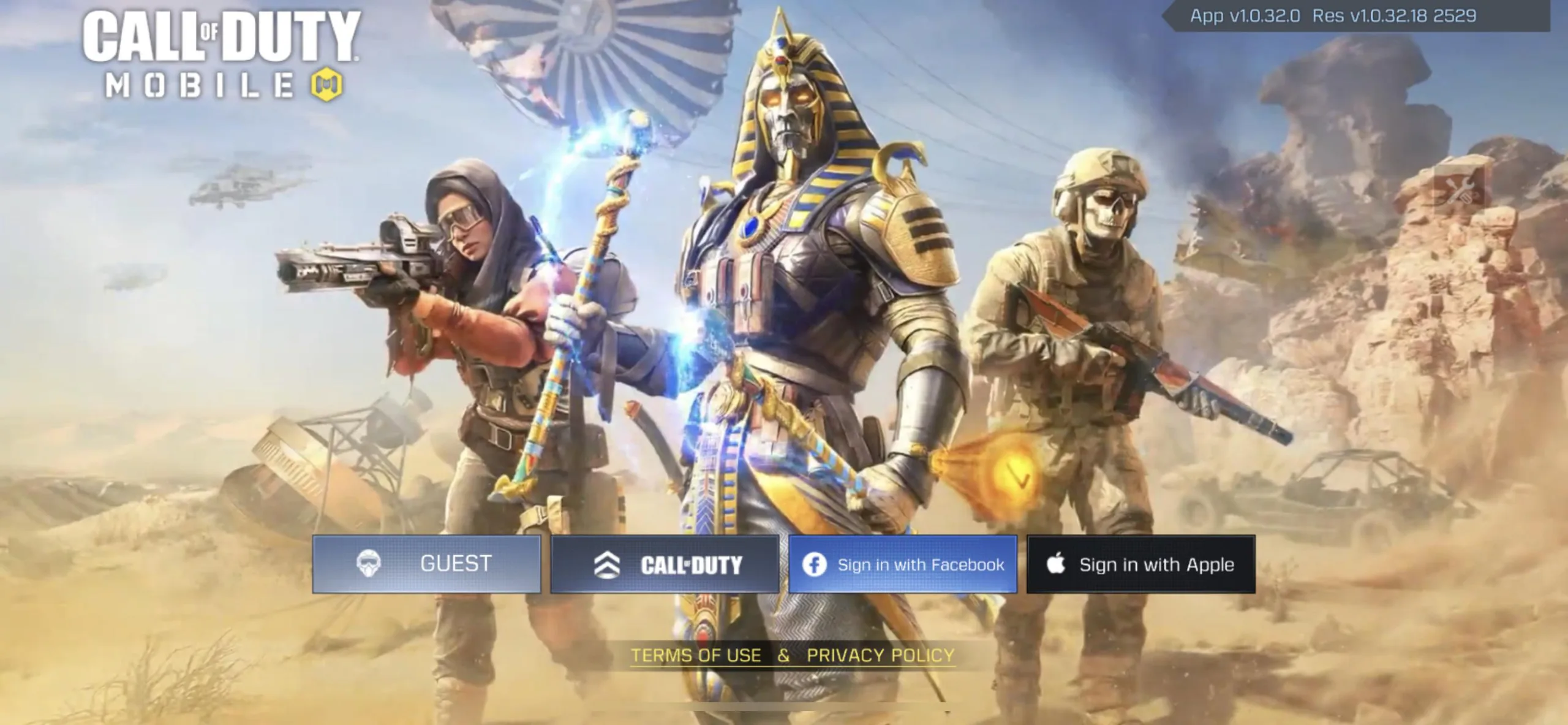Open the repair tools wrench icon
1568x725 pixels.
click(x=1460, y=188)
